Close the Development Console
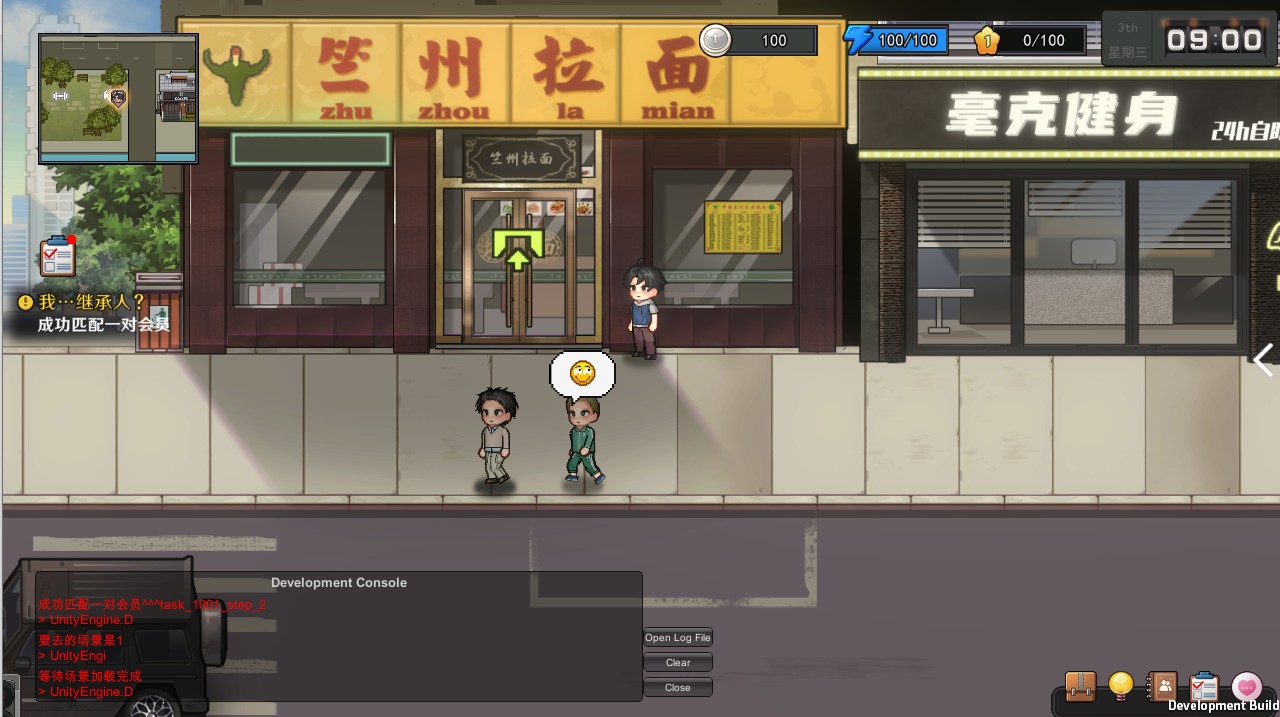Image resolution: width=1280 pixels, height=717 pixels. (x=678, y=688)
